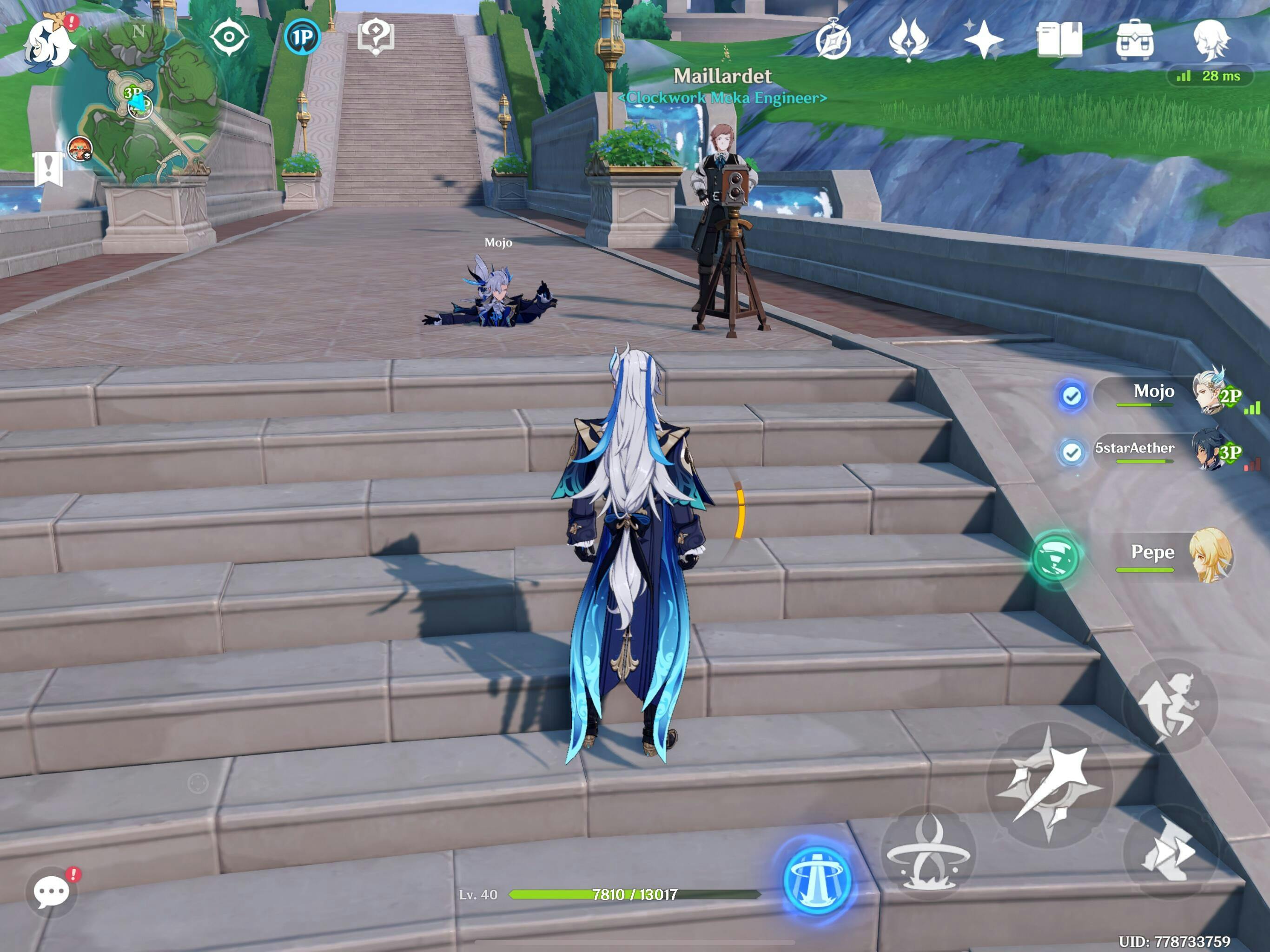Open the compass events icon
Screen dimensions: 1270x952
click(833, 40)
